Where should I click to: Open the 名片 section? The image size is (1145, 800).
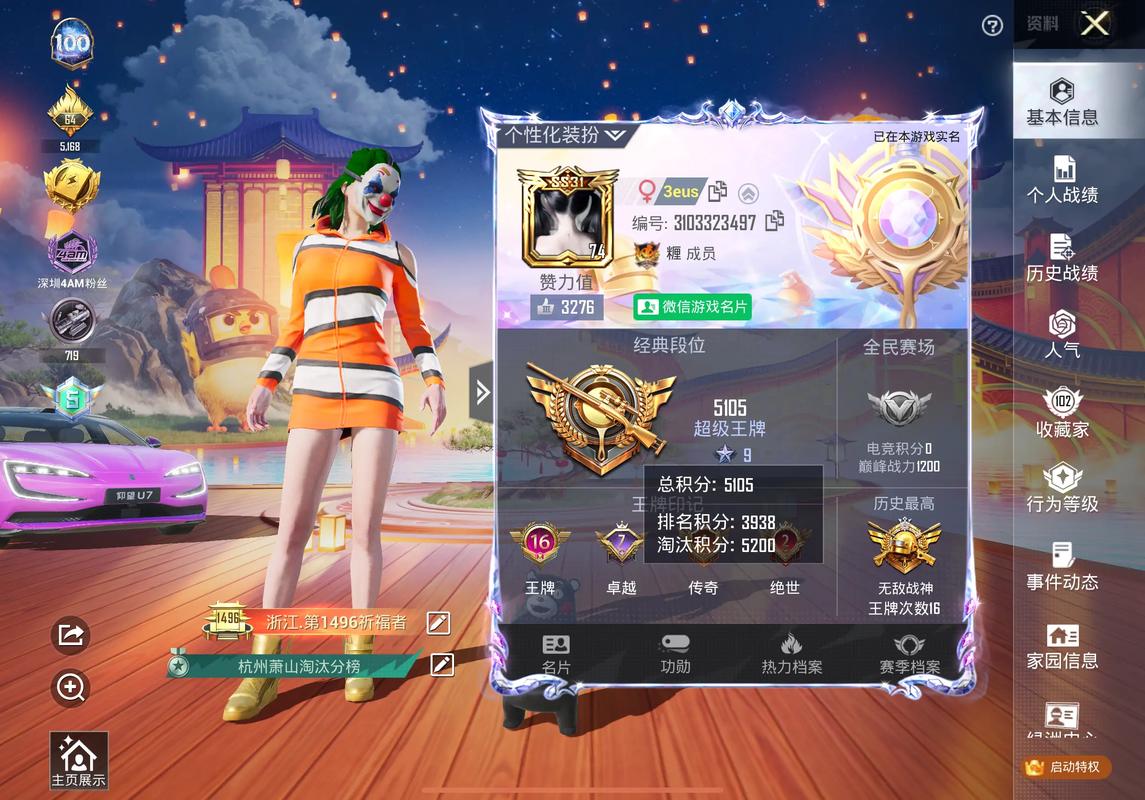pyautogui.click(x=556, y=654)
